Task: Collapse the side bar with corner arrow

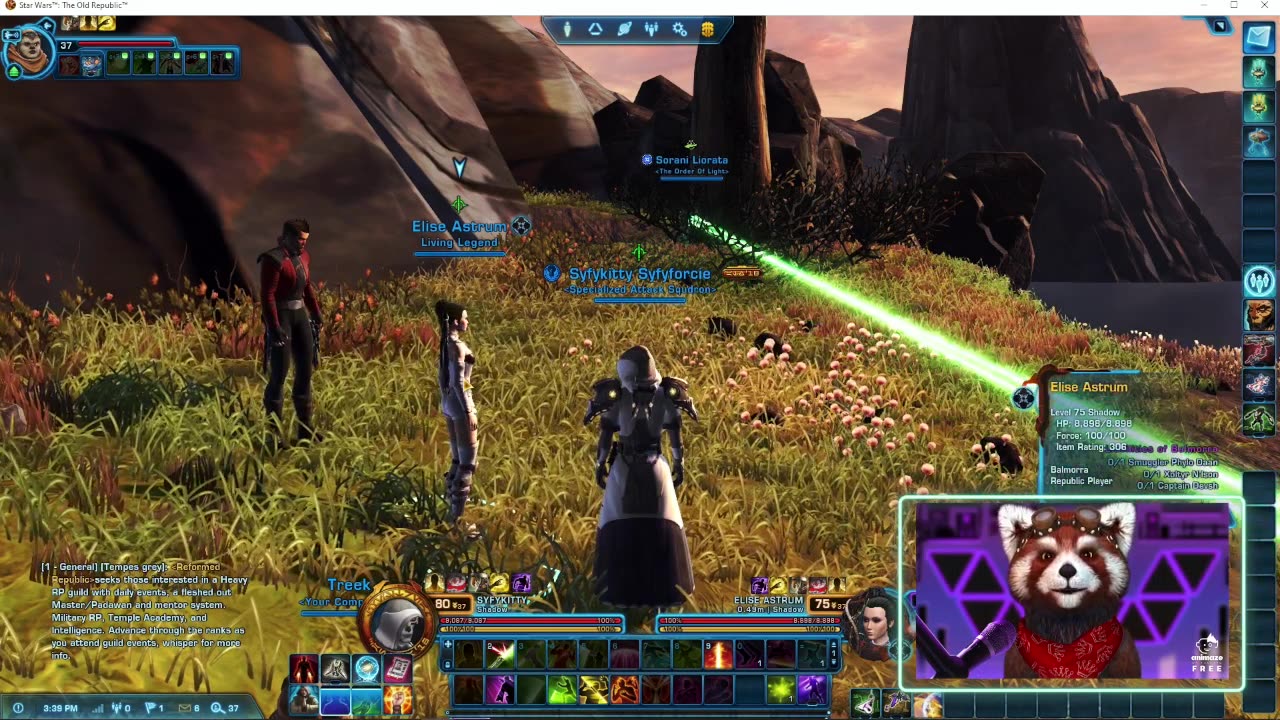Action: [1220, 26]
